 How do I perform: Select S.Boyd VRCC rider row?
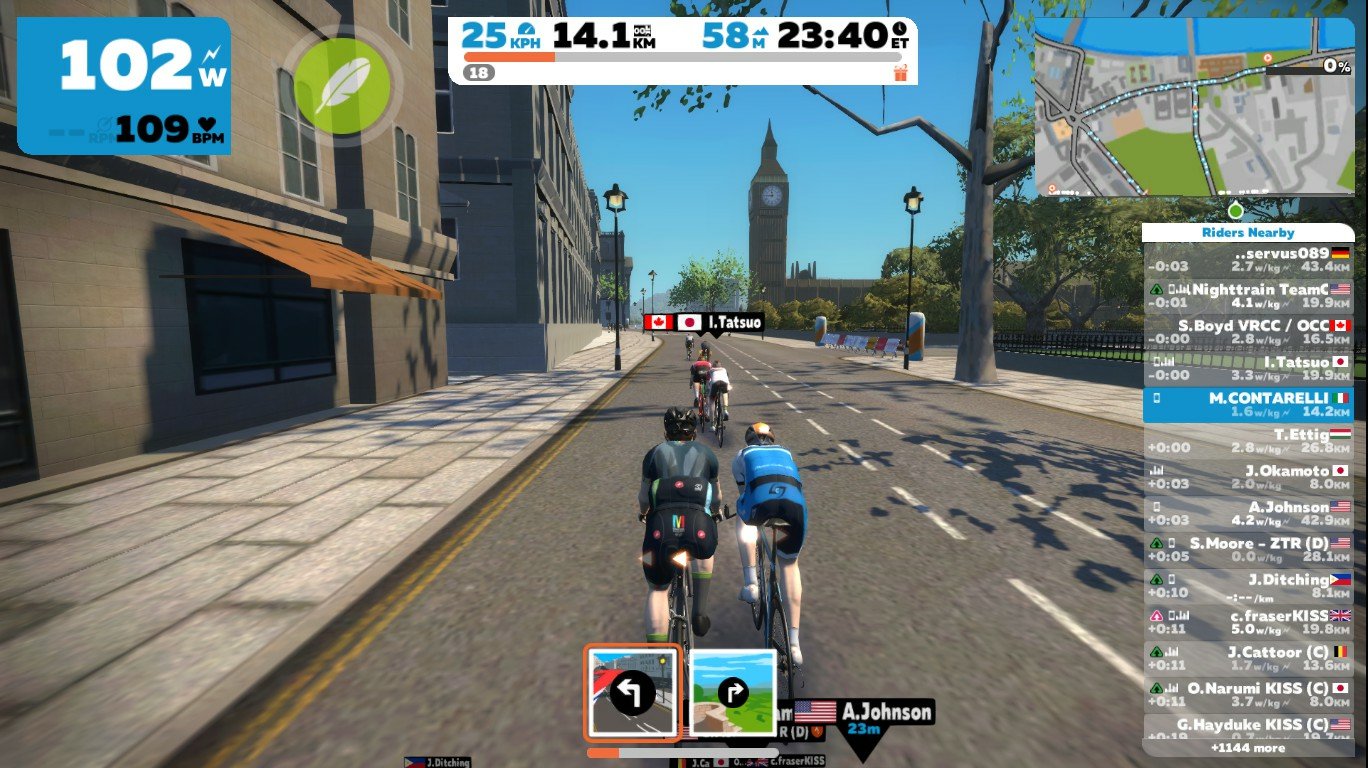(x=1248, y=332)
